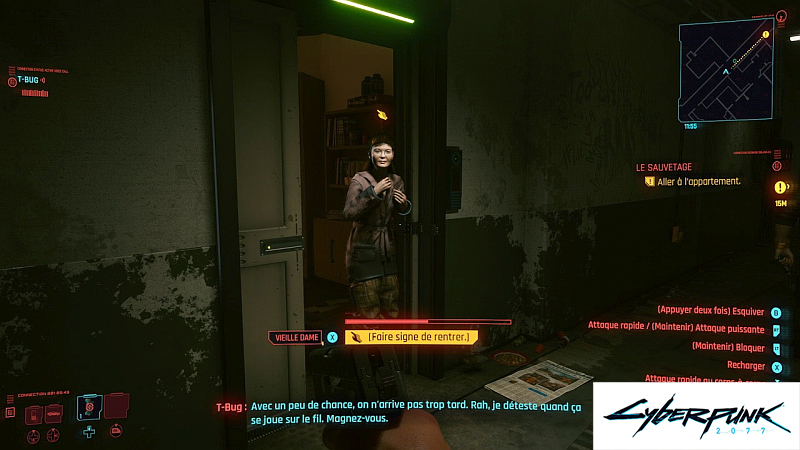
Task: Select the highlighted inhaler consumable slot
Action: click(89, 407)
